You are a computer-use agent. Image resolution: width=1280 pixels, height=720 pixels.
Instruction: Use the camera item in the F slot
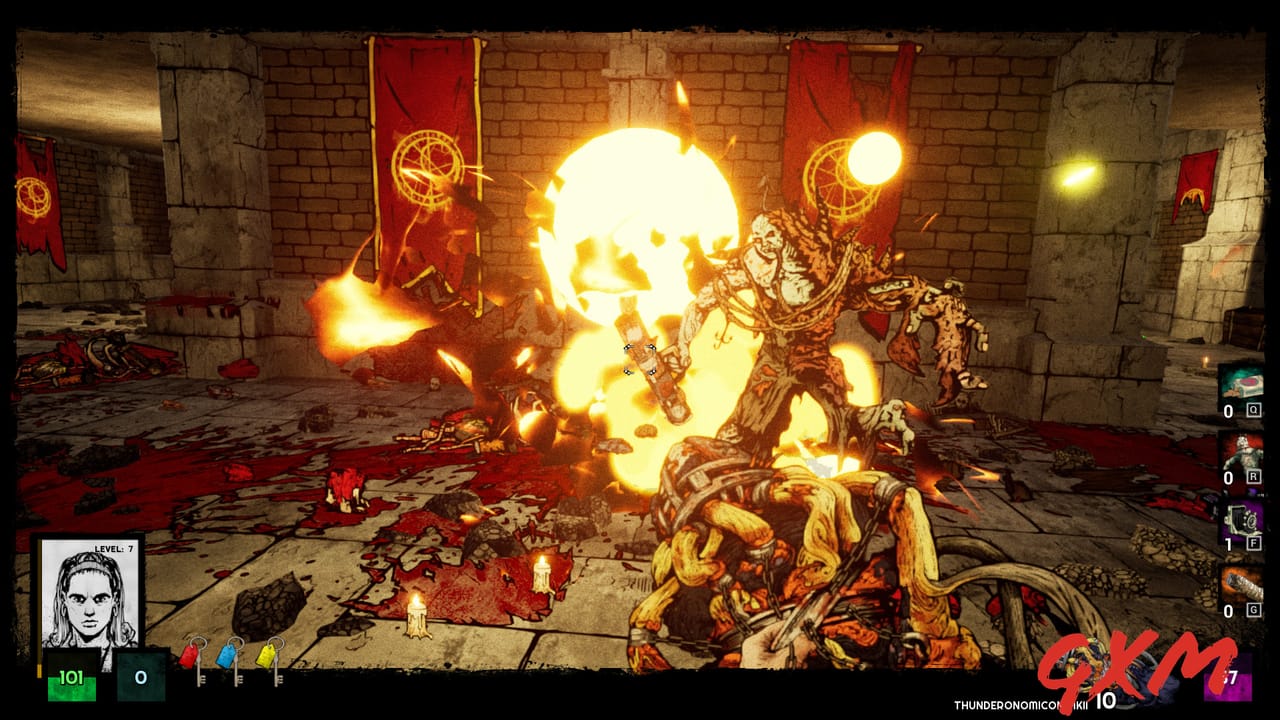(x=1243, y=522)
